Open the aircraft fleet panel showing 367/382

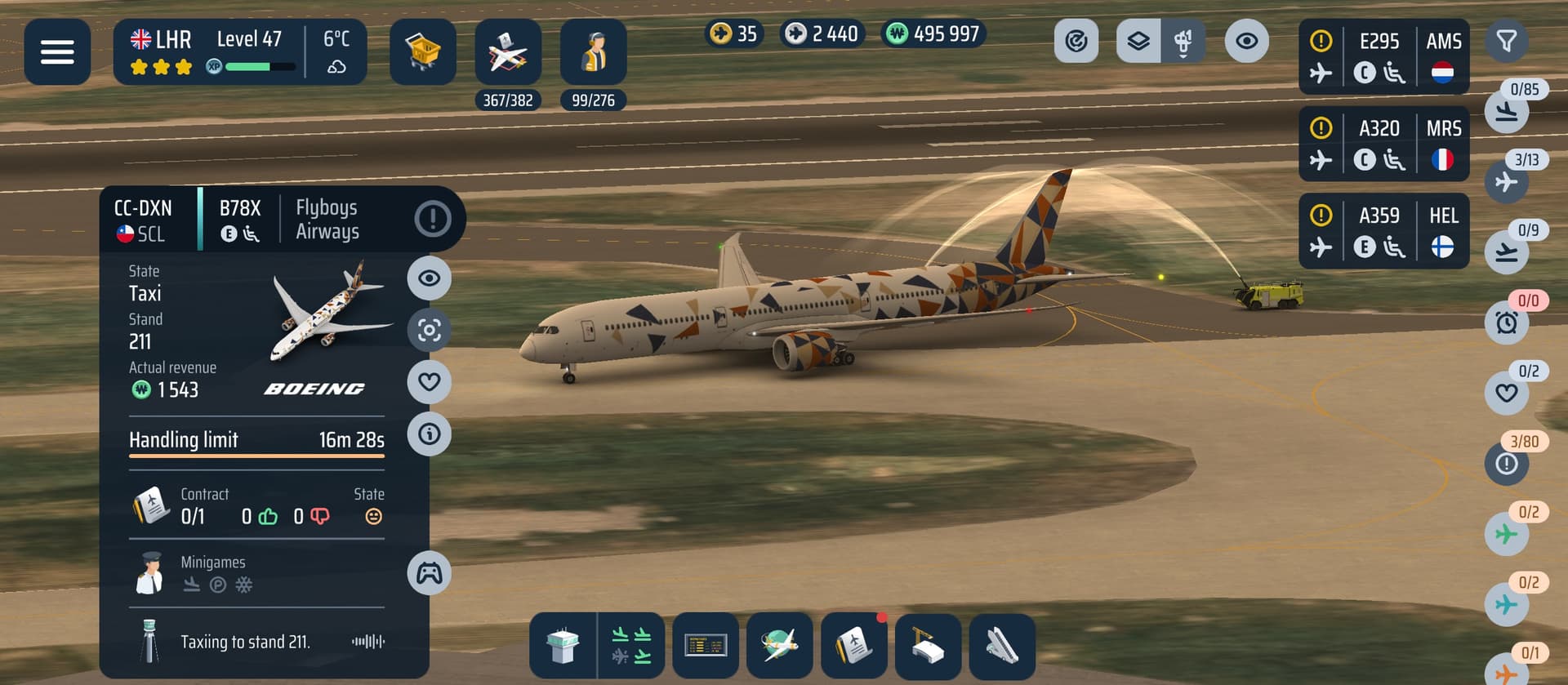pos(508,52)
